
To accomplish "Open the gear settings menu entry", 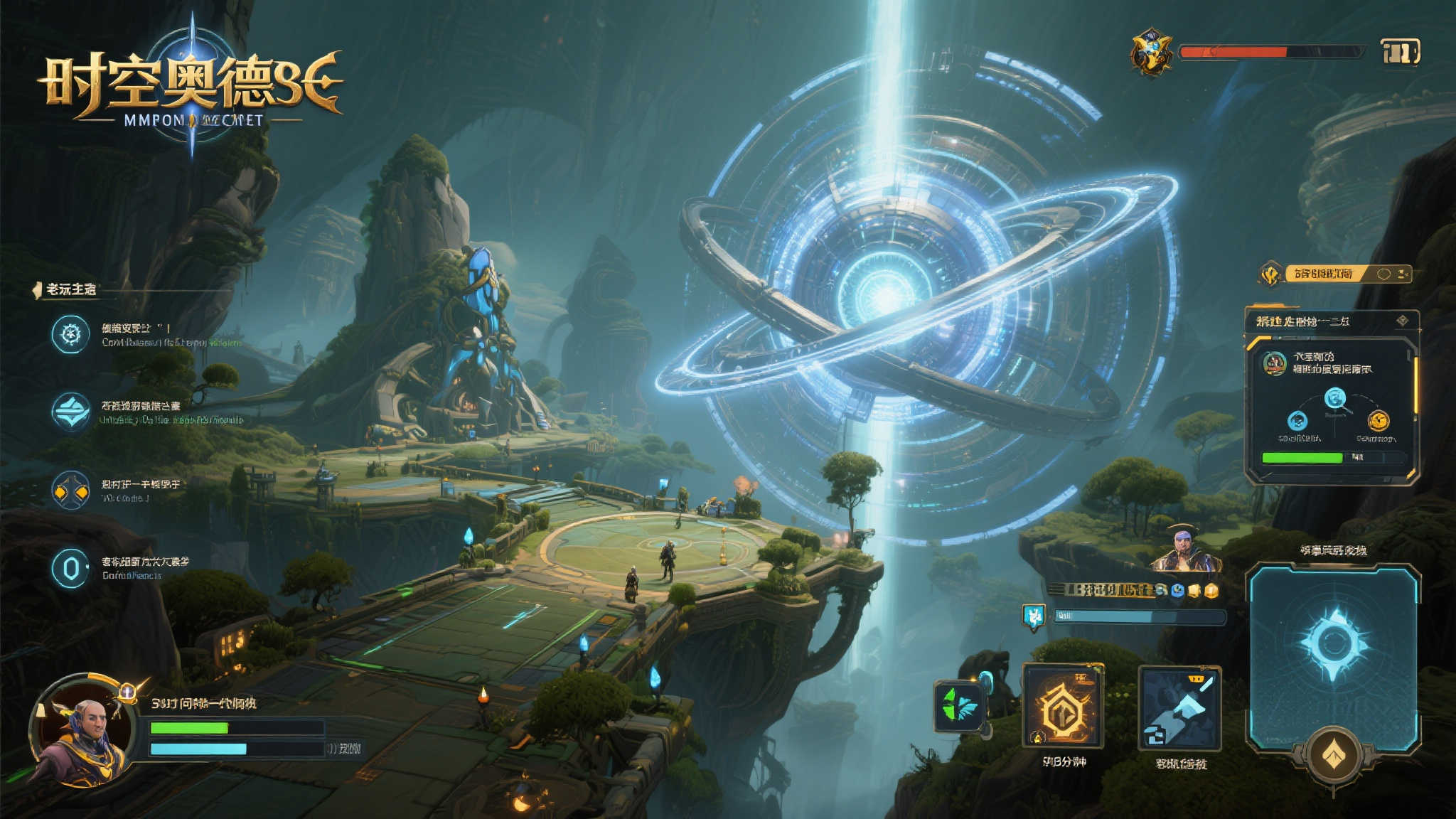I will (x=70, y=334).
